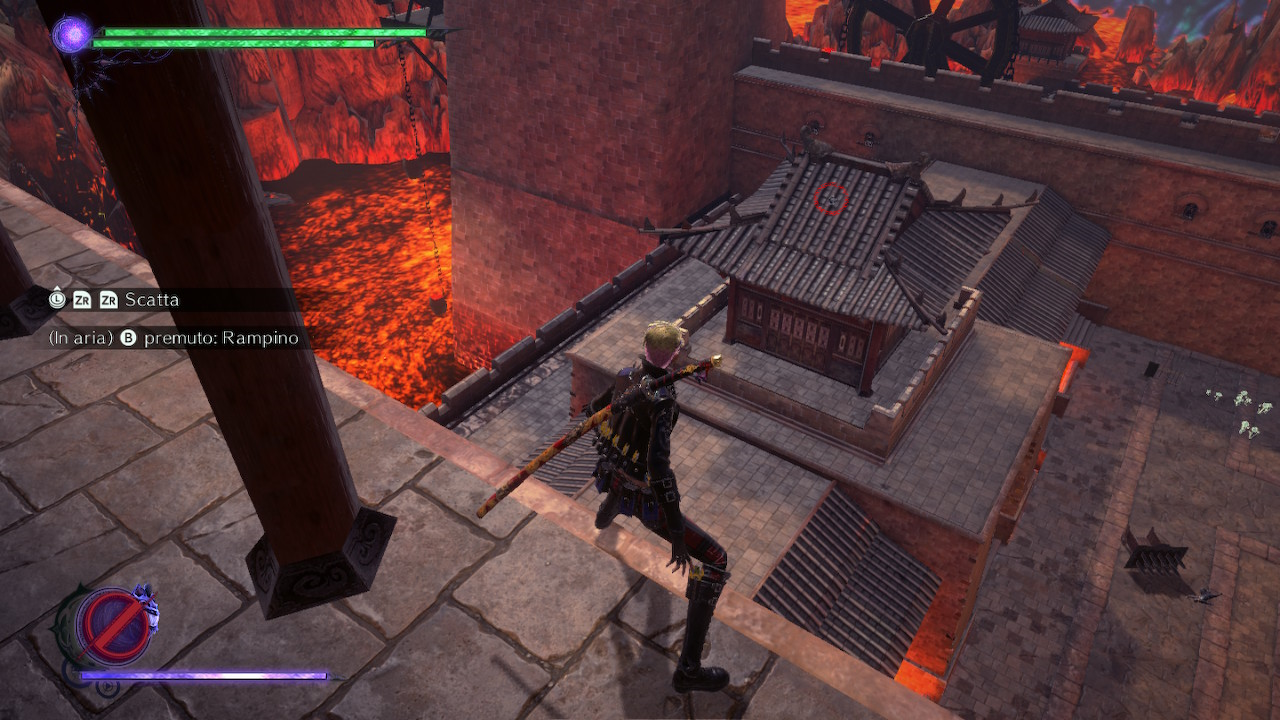The width and height of the screenshot is (1280, 720).
Task: Click the left-stick icon before Scatta
Action: pyautogui.click(x=57, y=300)
